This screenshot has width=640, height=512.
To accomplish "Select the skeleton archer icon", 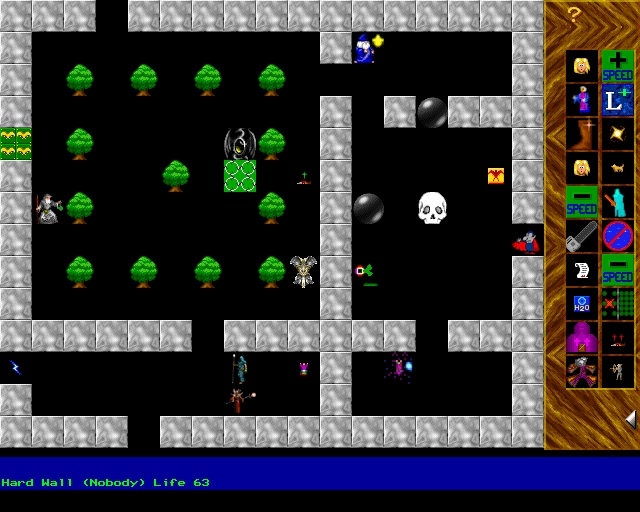I will [x=617, y=372].
